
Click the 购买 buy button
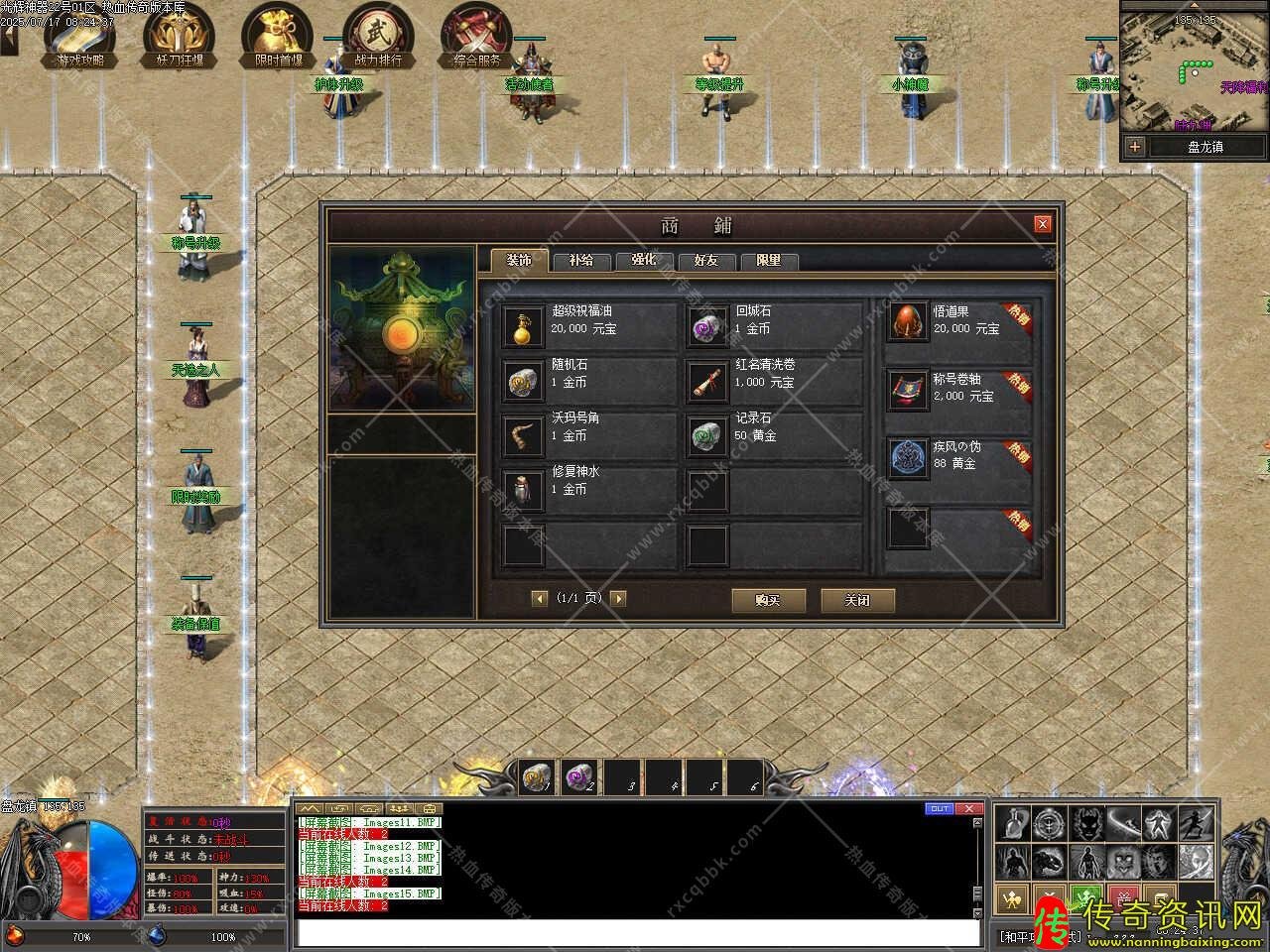768,600
